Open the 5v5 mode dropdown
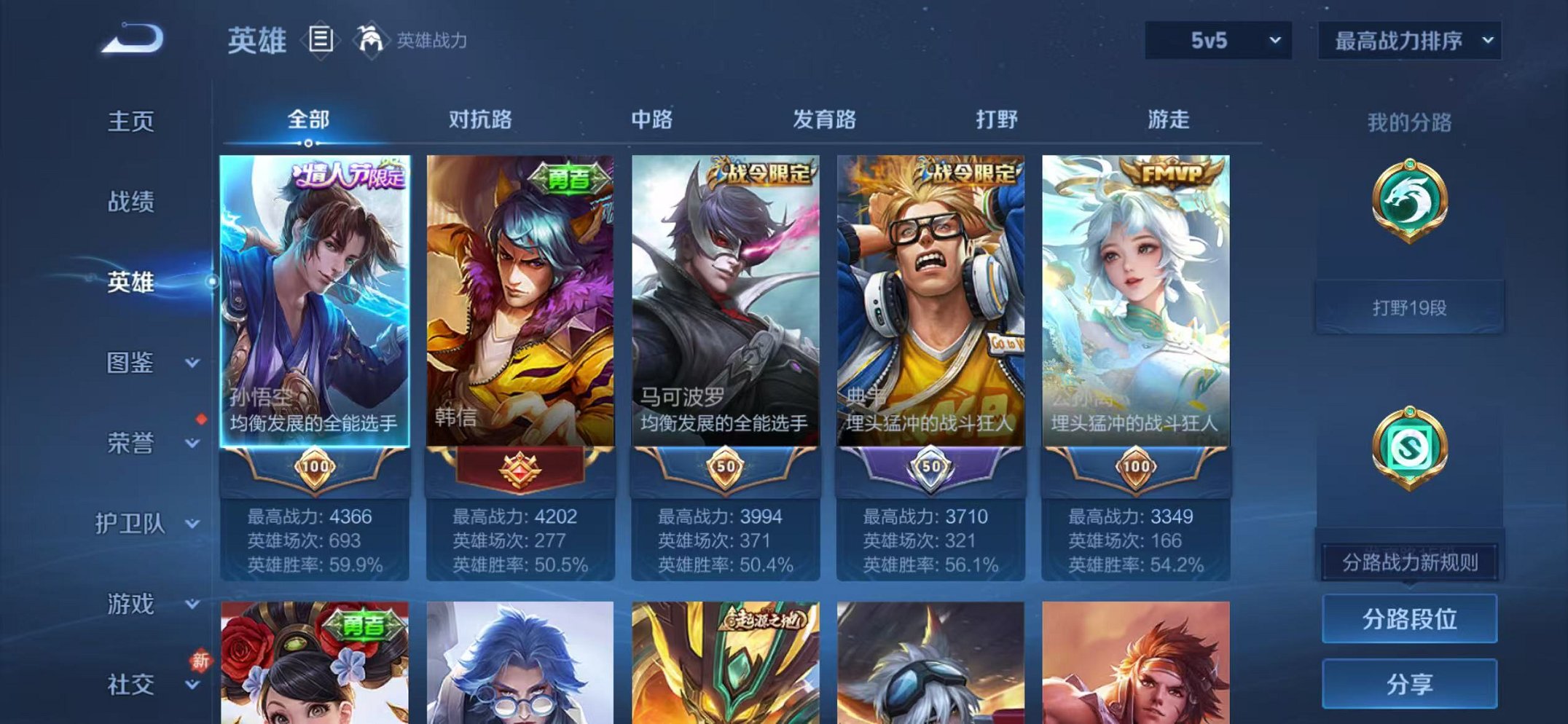This screenshot has height=724, width=1568. 1215,42
